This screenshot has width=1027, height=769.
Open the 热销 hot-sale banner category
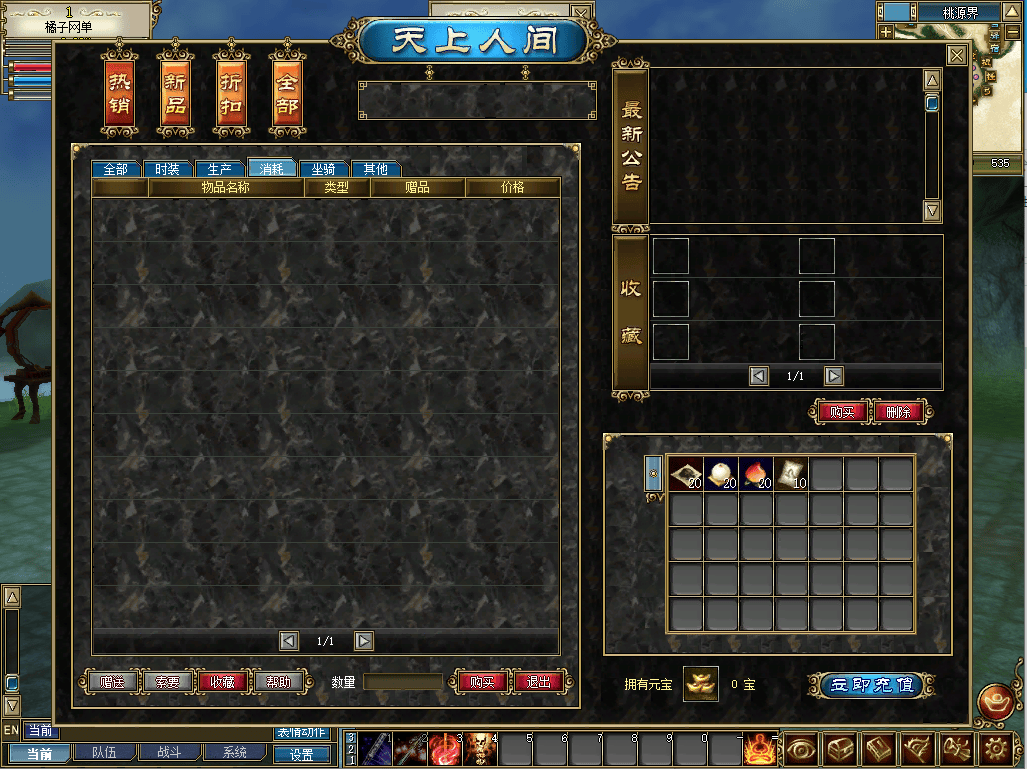119,95
